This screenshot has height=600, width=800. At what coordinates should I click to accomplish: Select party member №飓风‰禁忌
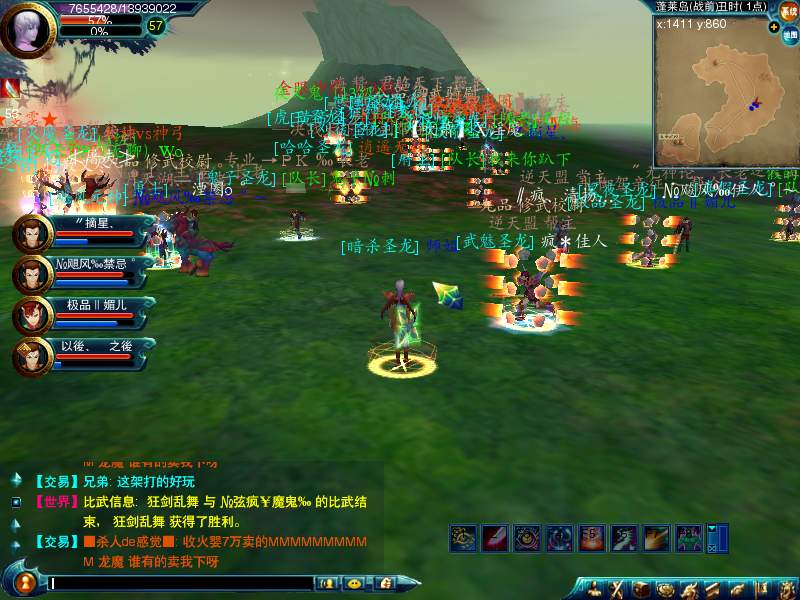(x=33, y=275)
